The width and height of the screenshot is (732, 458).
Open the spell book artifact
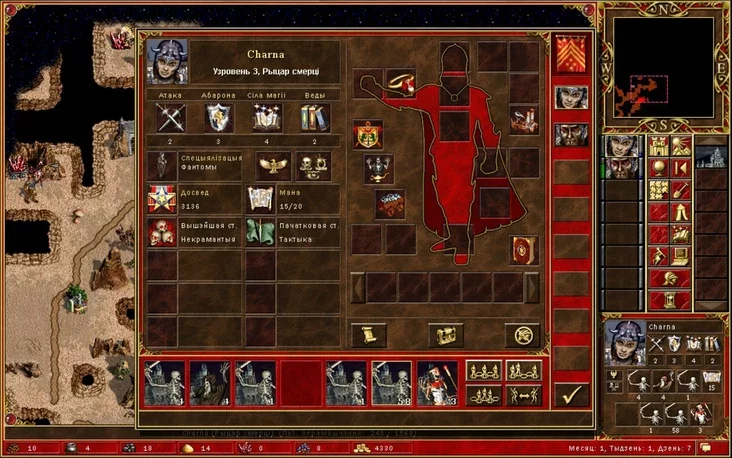pos(524,250)
